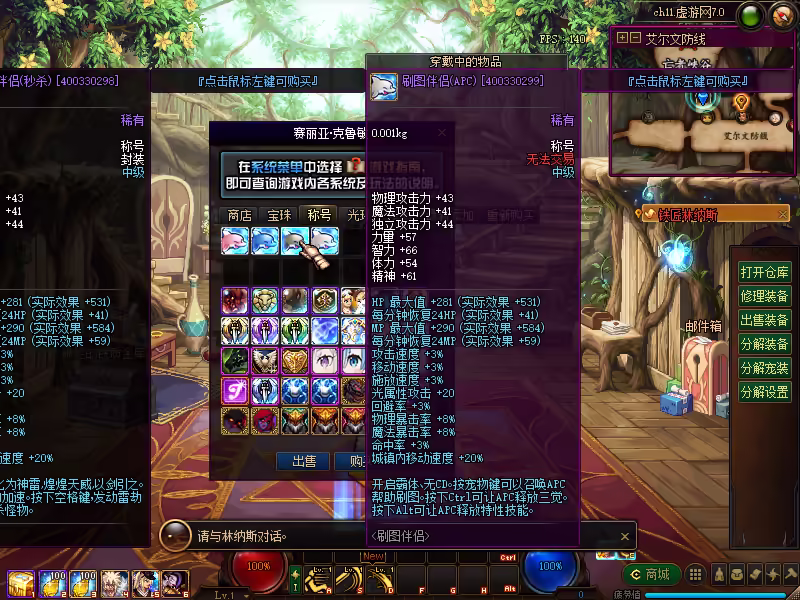Click the 出售 sell button

(x=303, y=461)
